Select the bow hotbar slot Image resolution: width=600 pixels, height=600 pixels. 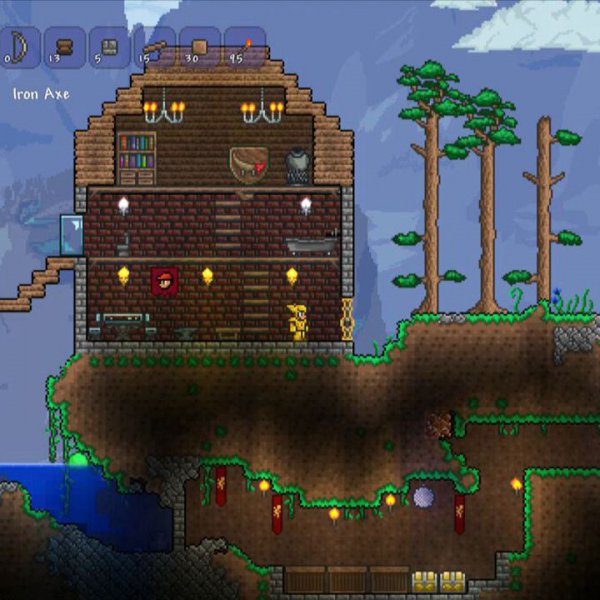click(18, 47)
